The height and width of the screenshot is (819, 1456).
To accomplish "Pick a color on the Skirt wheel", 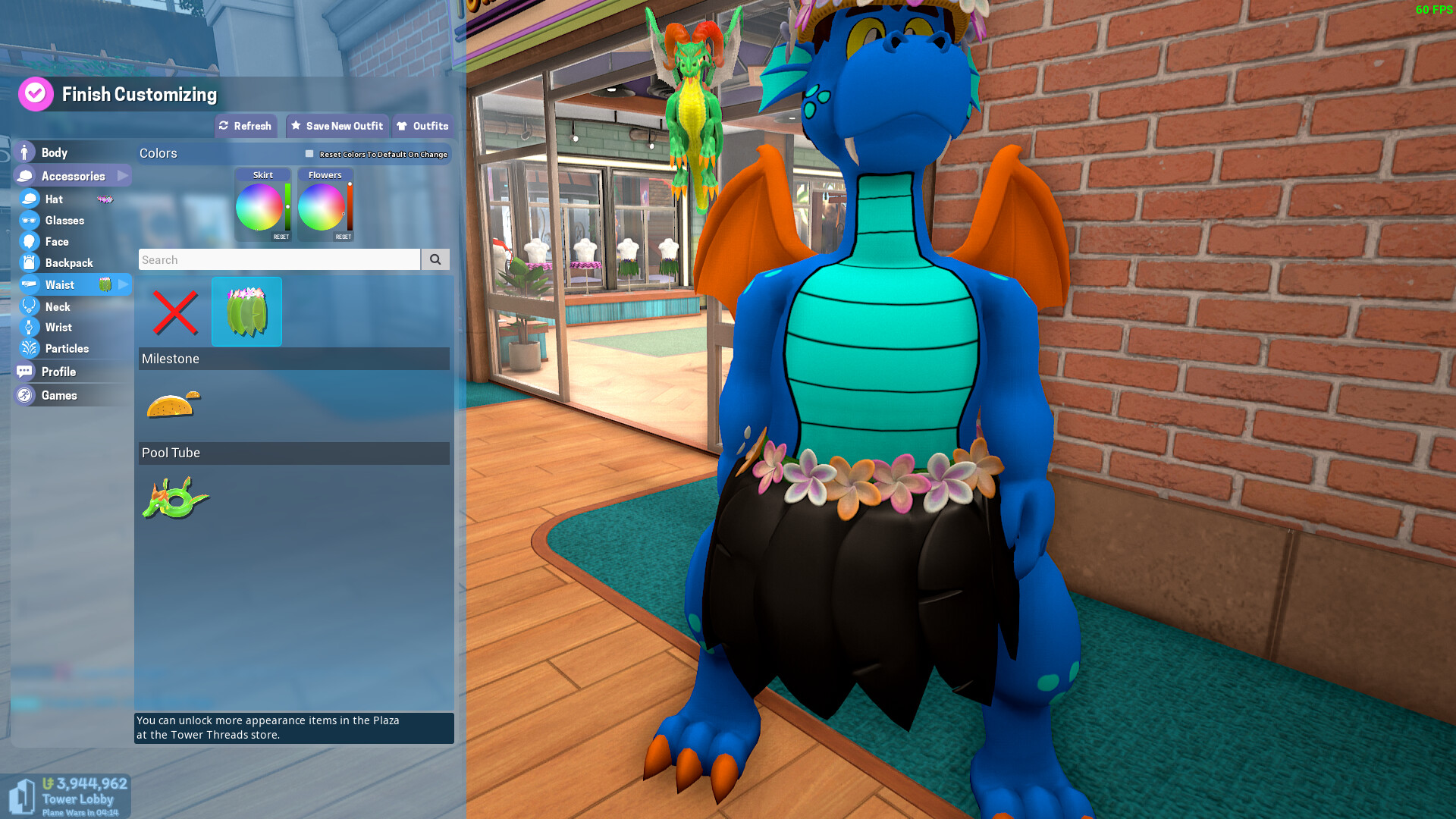I will [x=259, y=206].
